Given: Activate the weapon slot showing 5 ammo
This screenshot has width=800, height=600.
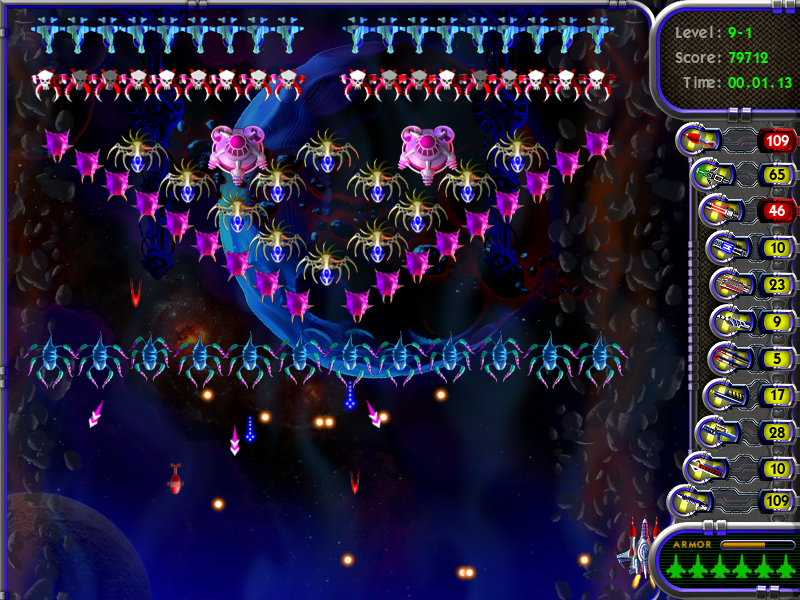Looking at the screenshot, I should point(725,358).
